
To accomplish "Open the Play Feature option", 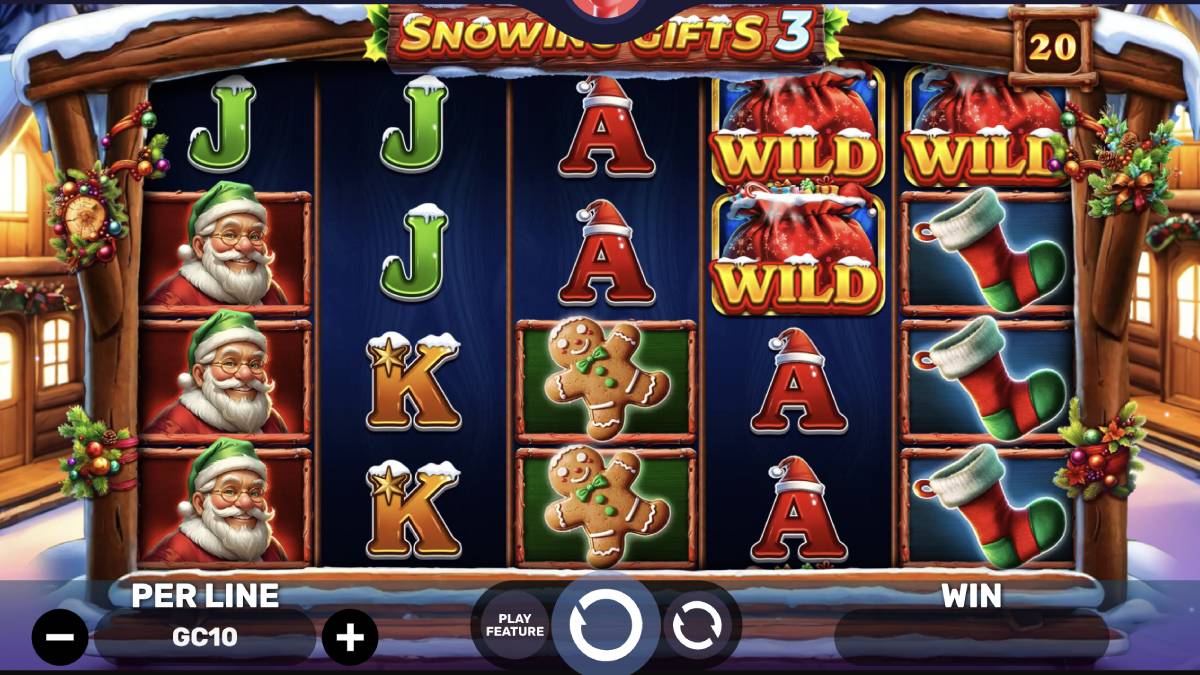I will 515,625.
